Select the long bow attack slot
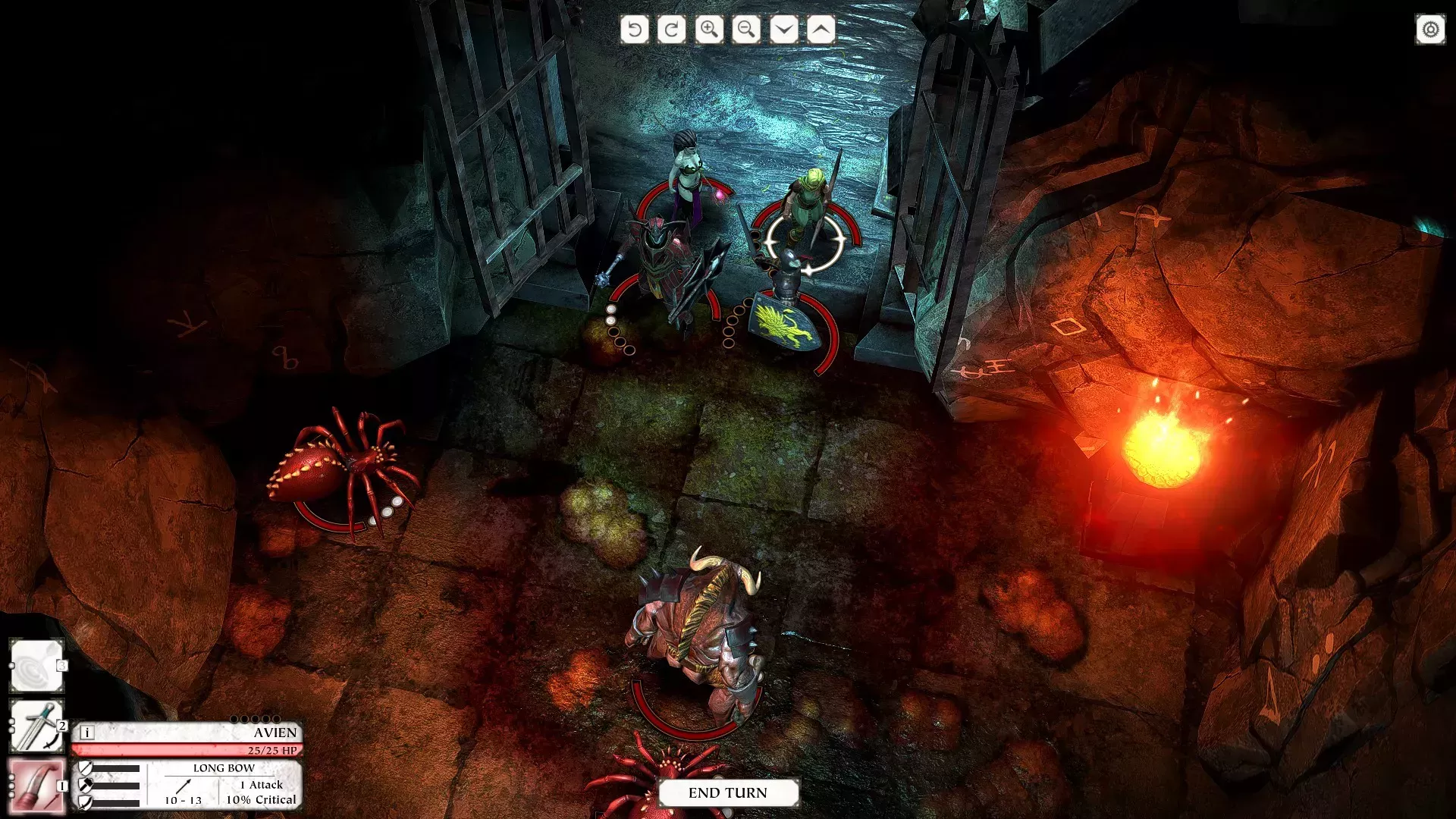This screenshot has width=1456, height=819. point(36,786)
